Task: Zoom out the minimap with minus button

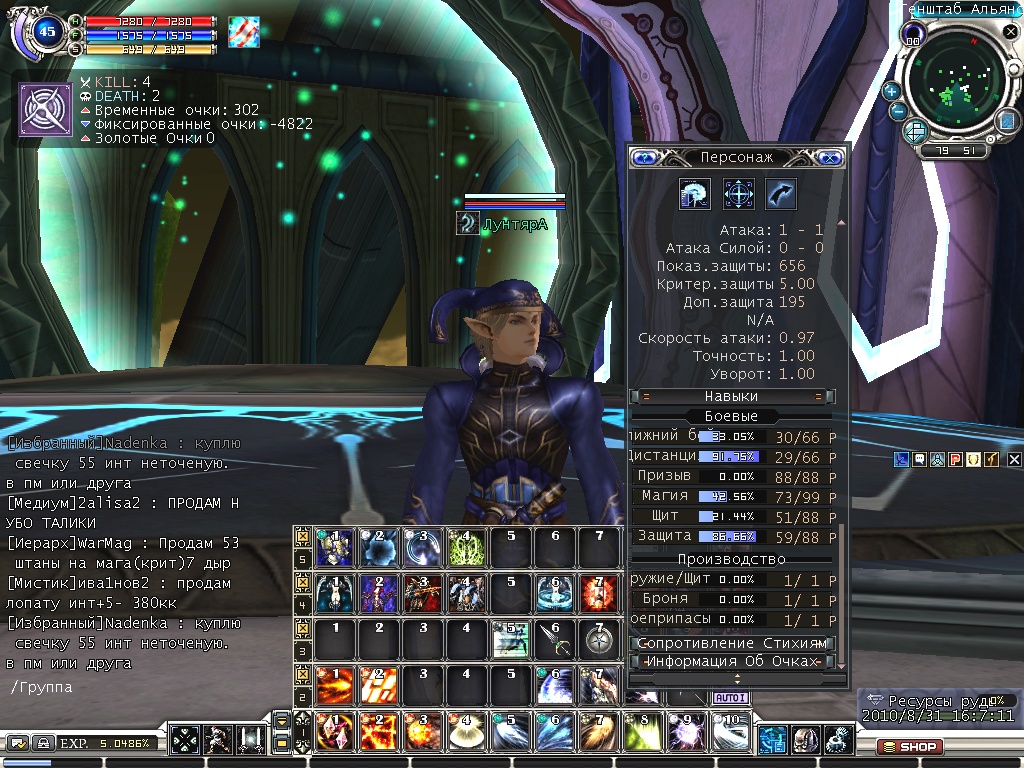Action: point(898,112)
